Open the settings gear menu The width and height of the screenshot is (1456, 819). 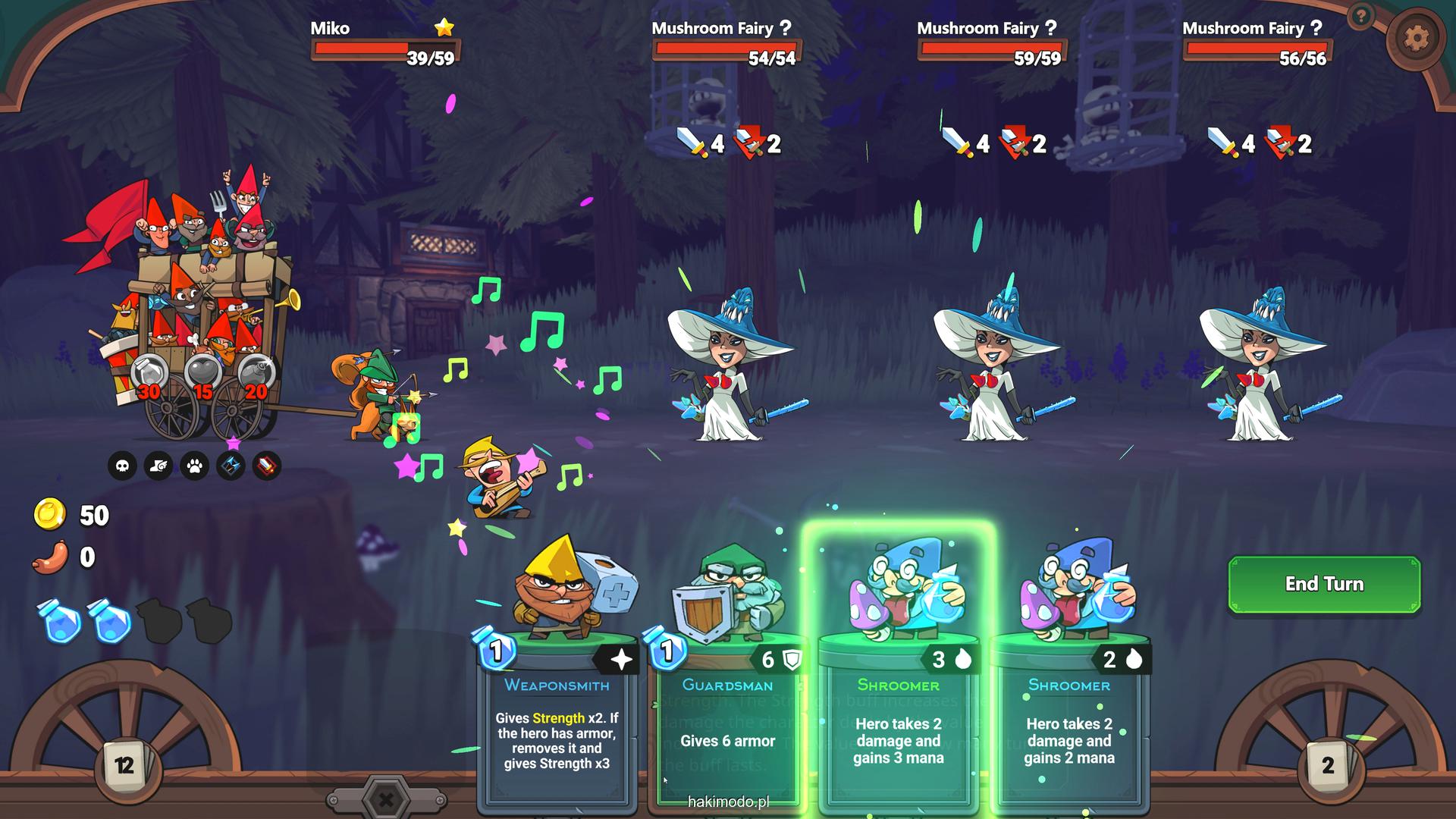(x=1416, y=38)
